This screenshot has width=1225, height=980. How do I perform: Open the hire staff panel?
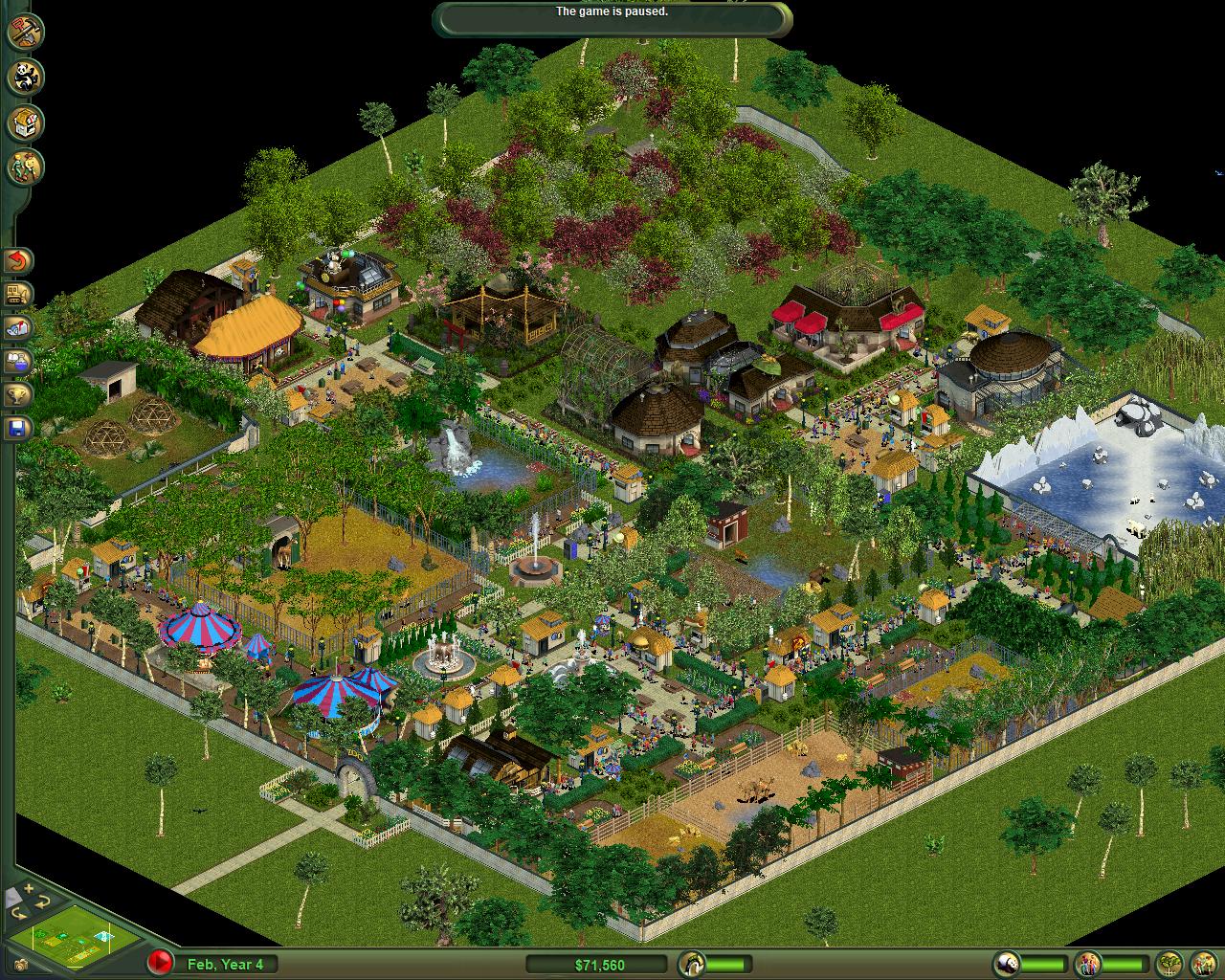24,163
